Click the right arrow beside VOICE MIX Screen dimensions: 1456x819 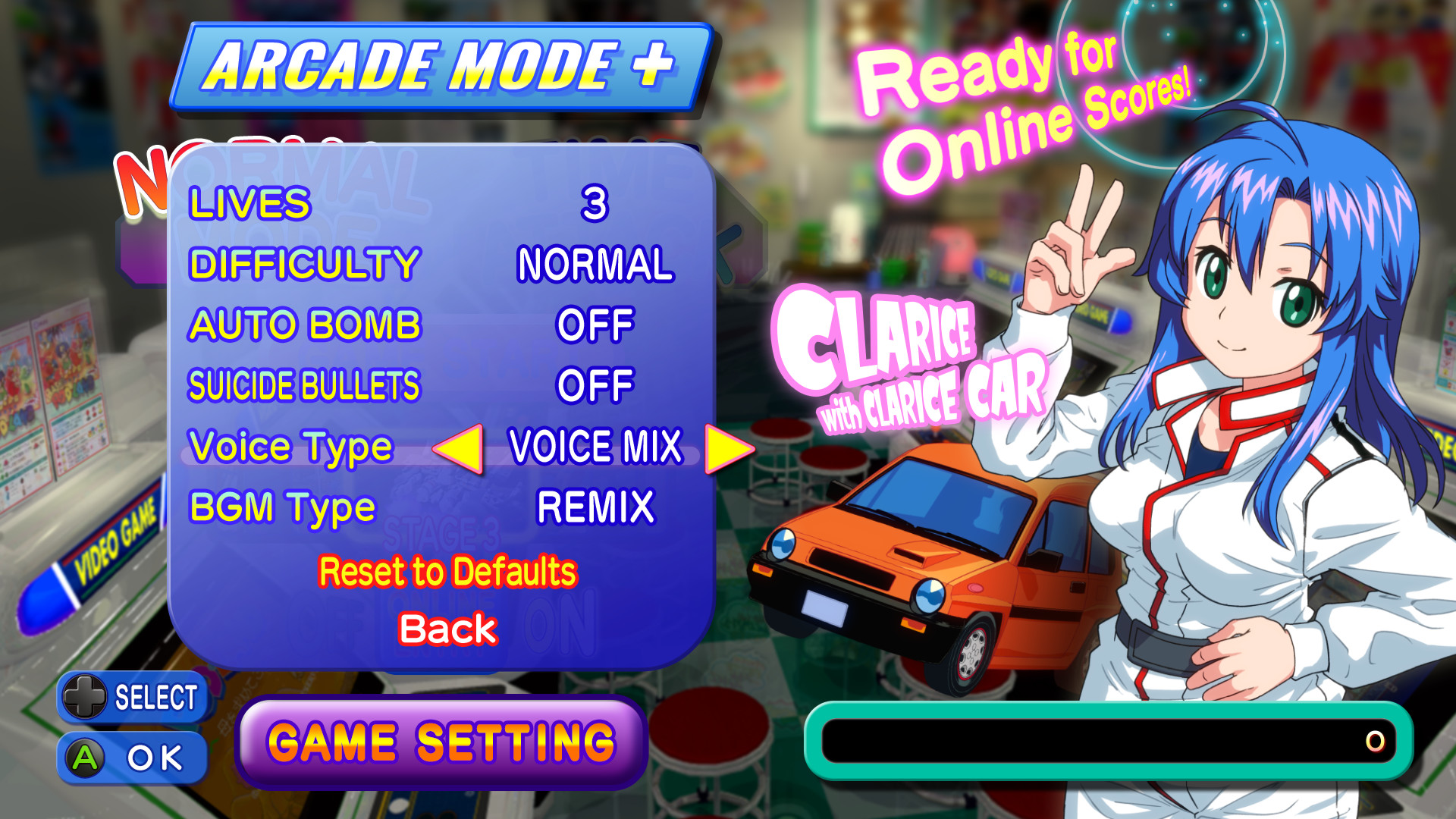click(730, 447)
